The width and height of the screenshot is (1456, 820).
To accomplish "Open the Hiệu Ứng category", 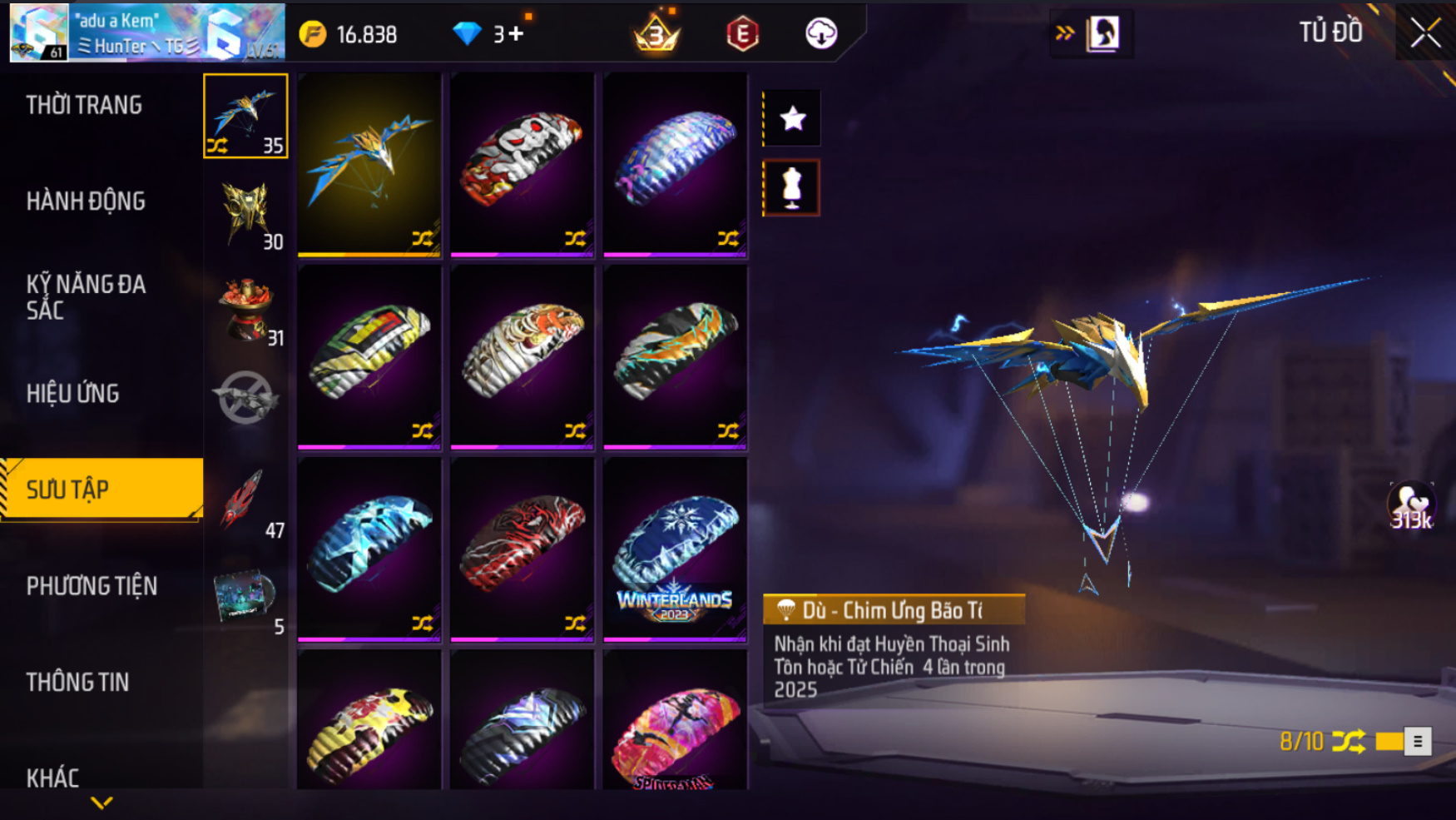I will [x=73, y=393].
